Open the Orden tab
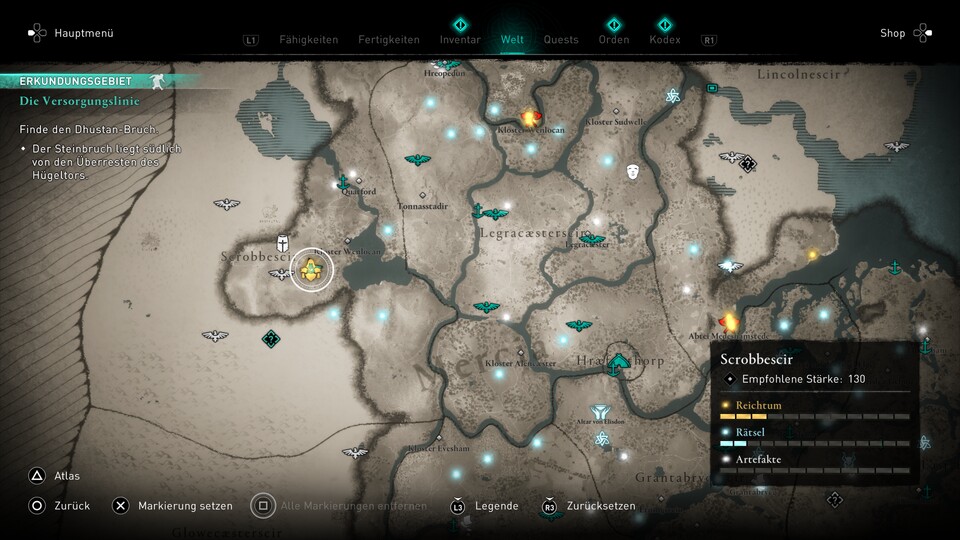The image size is (960, 540). point(613,40)
